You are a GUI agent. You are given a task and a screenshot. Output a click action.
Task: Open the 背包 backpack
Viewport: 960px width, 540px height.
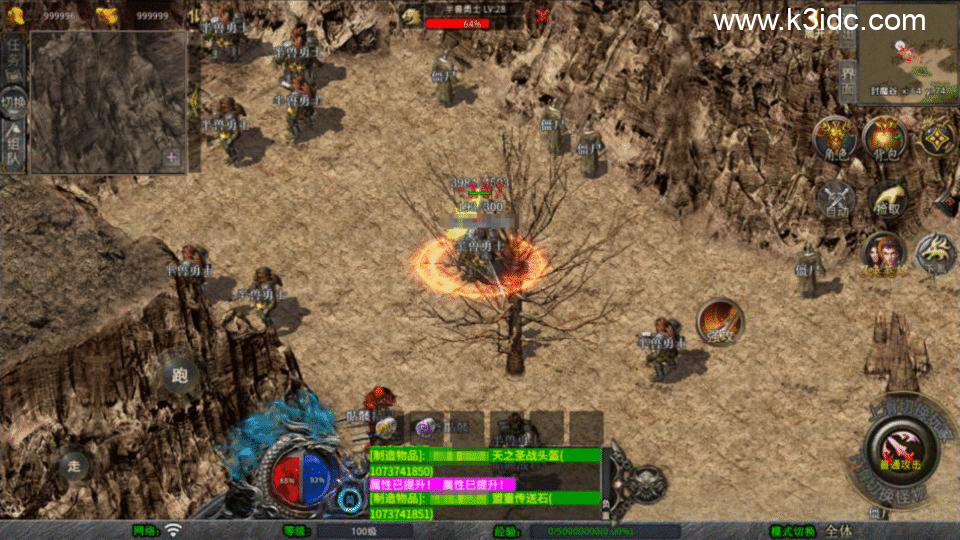click(884, 138)
